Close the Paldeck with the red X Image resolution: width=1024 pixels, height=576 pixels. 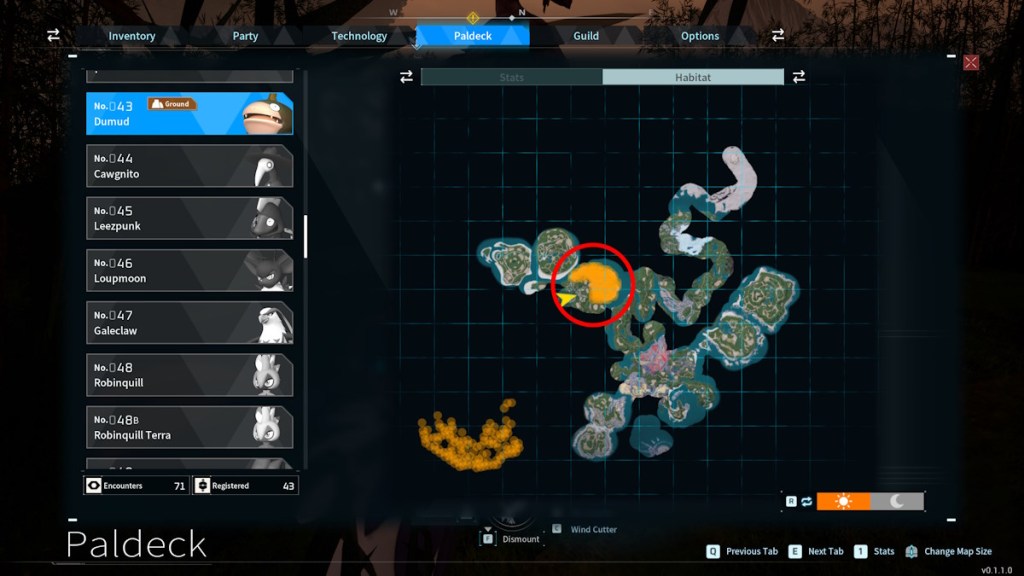point(970,63)
